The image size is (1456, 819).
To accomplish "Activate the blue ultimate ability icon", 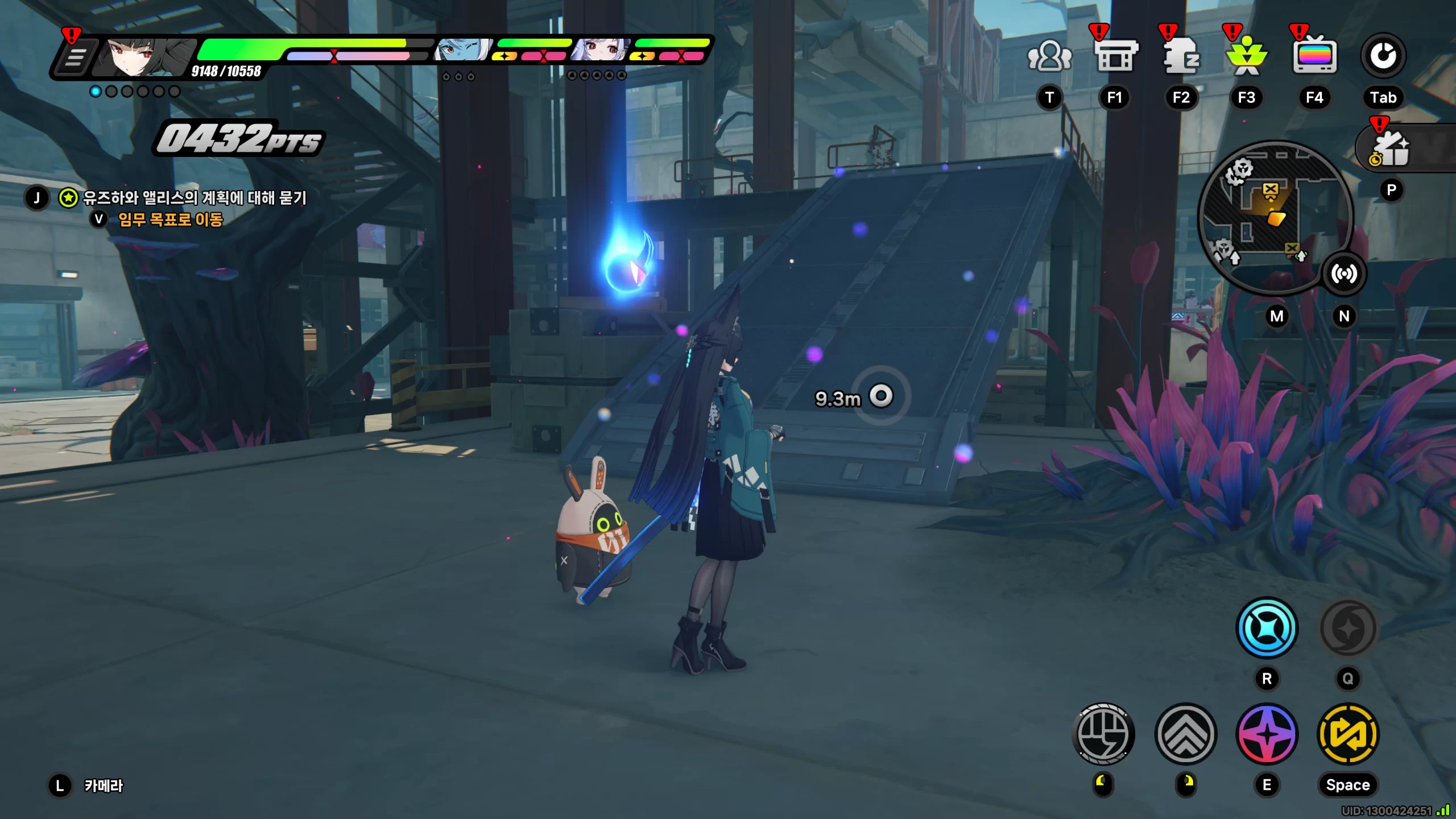I will 1267,628.
